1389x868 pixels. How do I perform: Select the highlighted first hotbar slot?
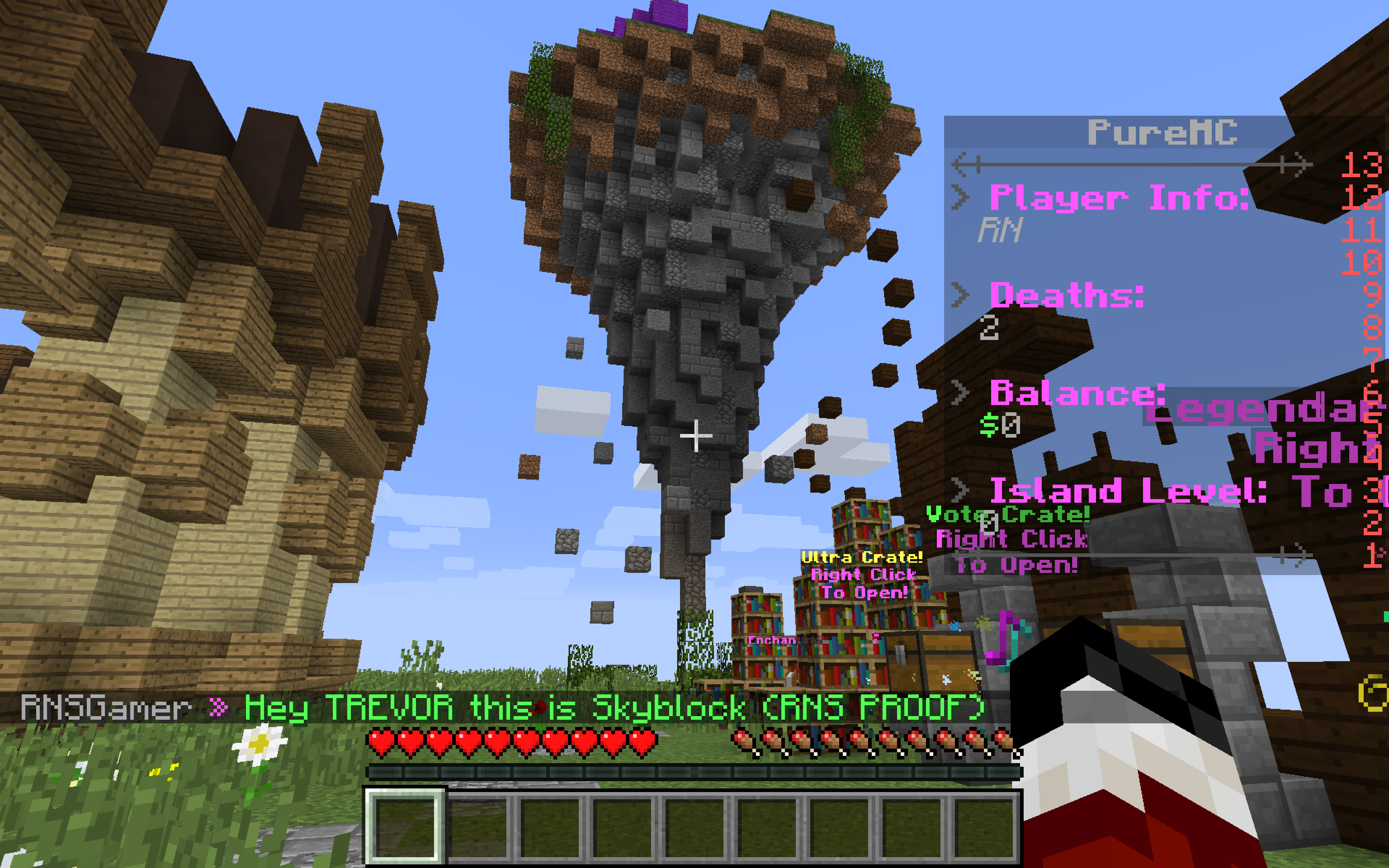405,826
